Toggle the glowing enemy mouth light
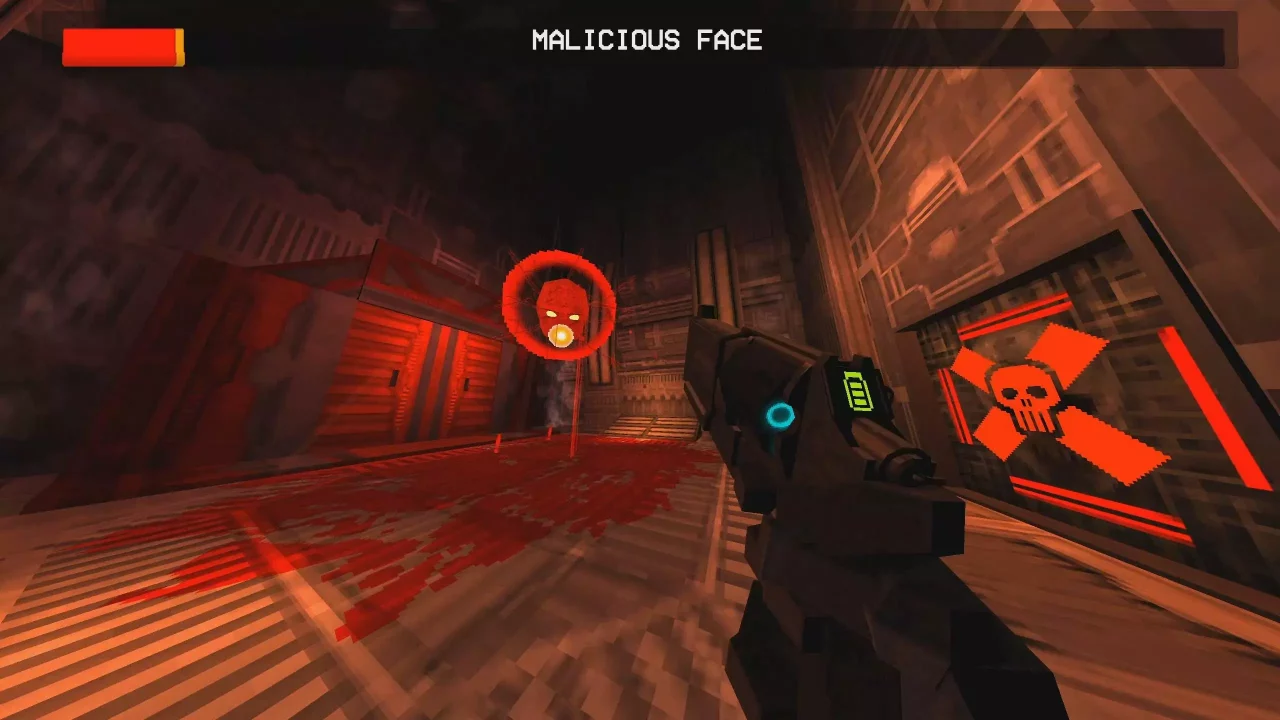This screenshot has height=720, width=1280. (x=560, y=335)
